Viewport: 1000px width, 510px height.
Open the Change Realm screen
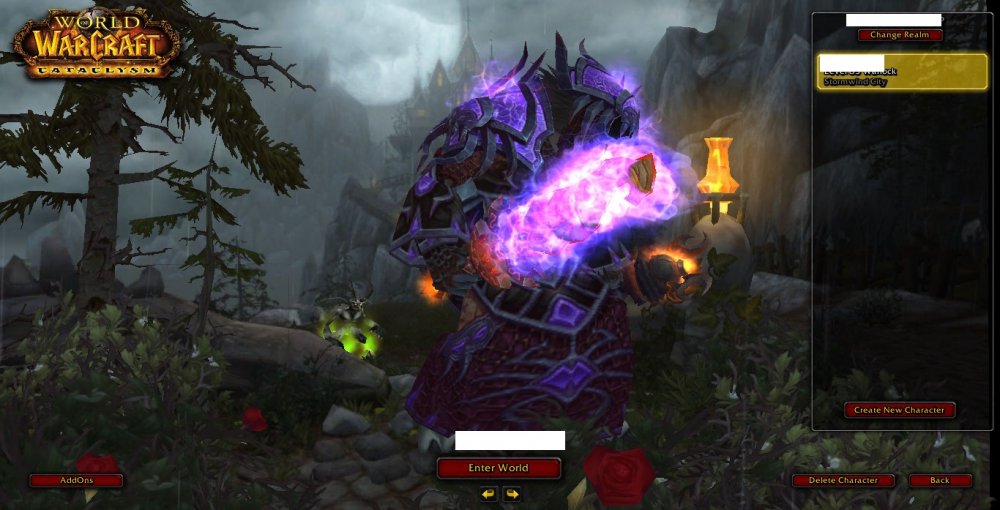coord(899,35)
